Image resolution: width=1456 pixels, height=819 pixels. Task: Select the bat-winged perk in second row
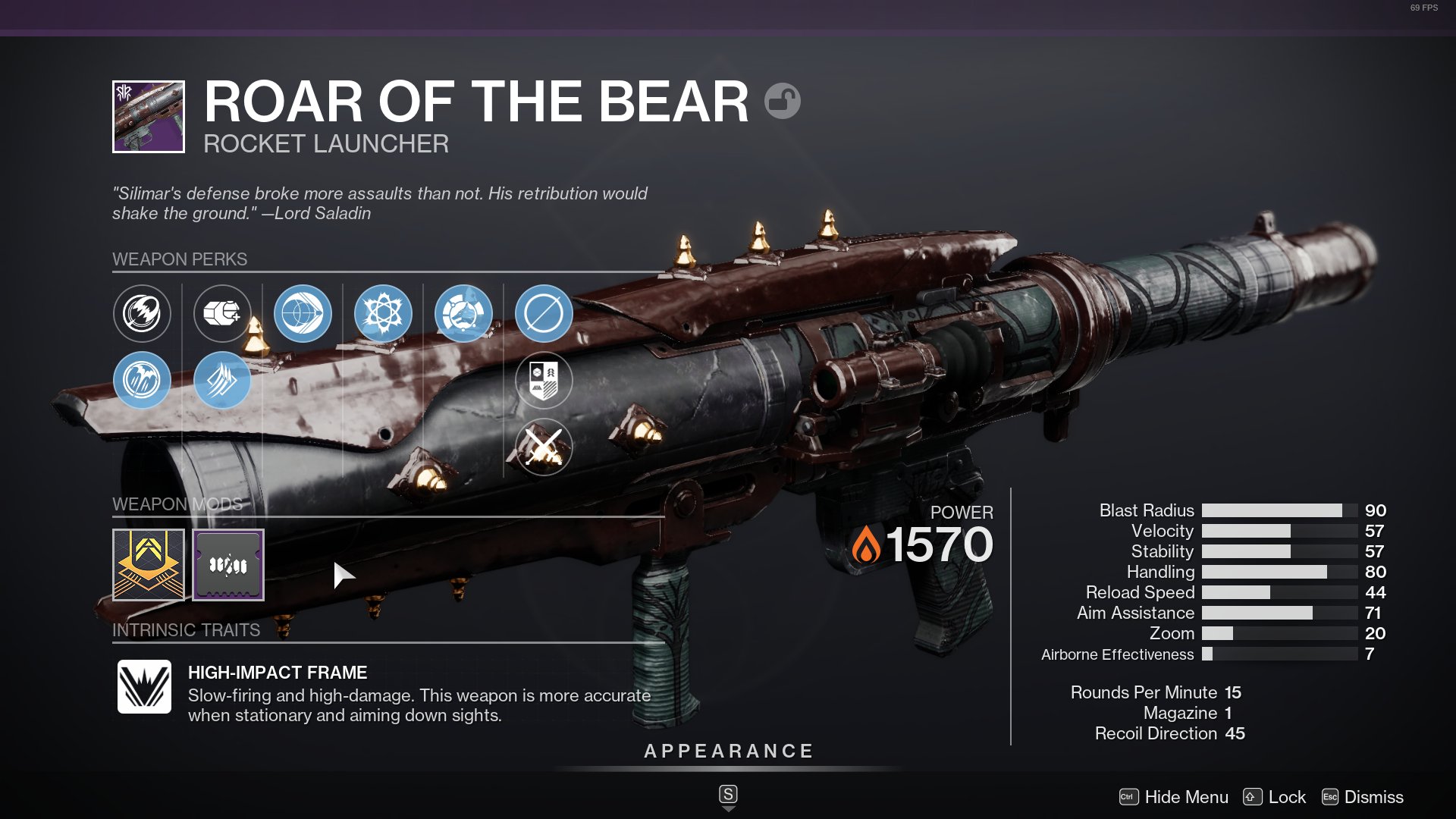pyautogui.click(x=143, y=381)
